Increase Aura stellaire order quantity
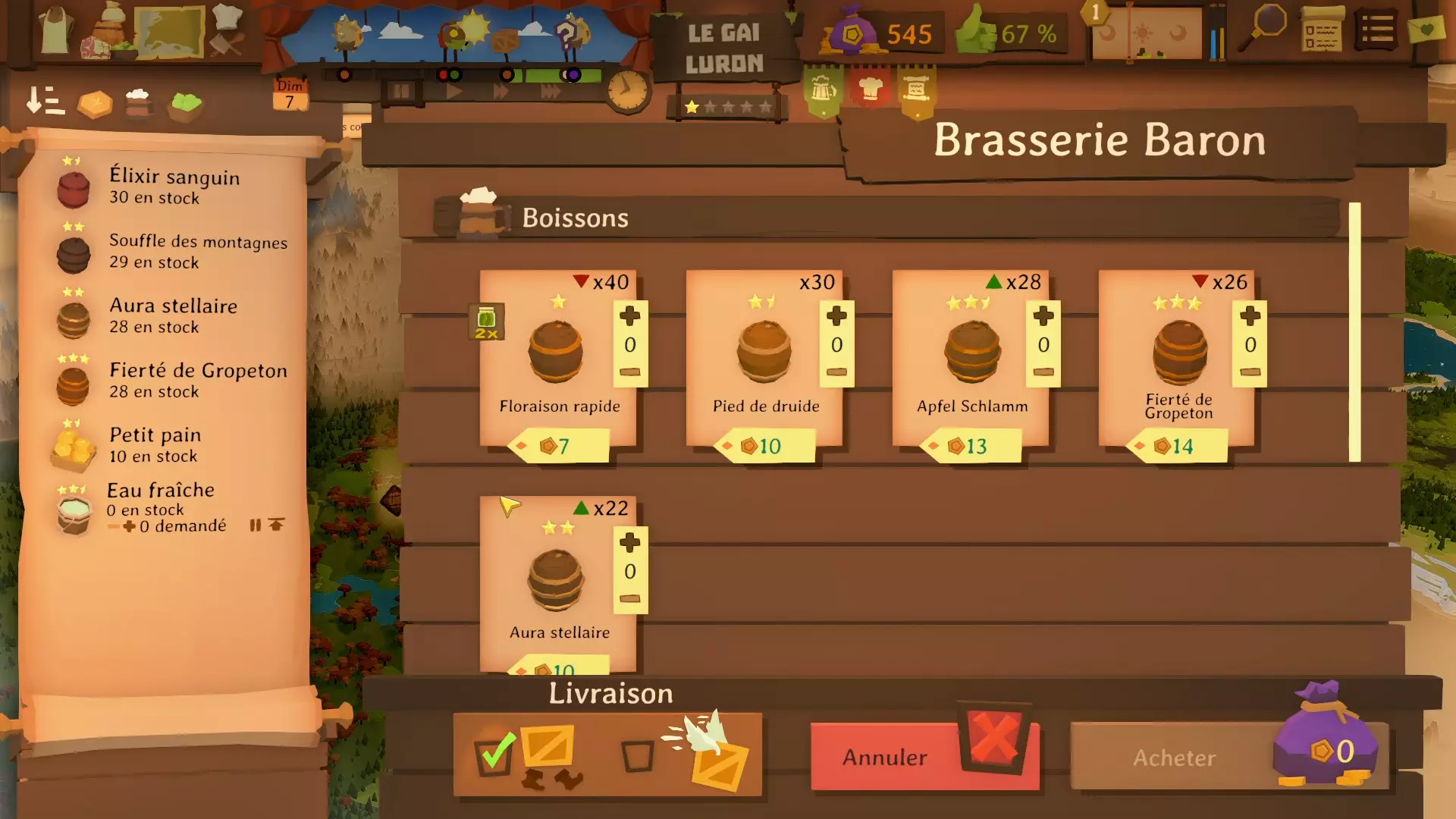This screenshot has height=819, width=1456. pos(629,543)
